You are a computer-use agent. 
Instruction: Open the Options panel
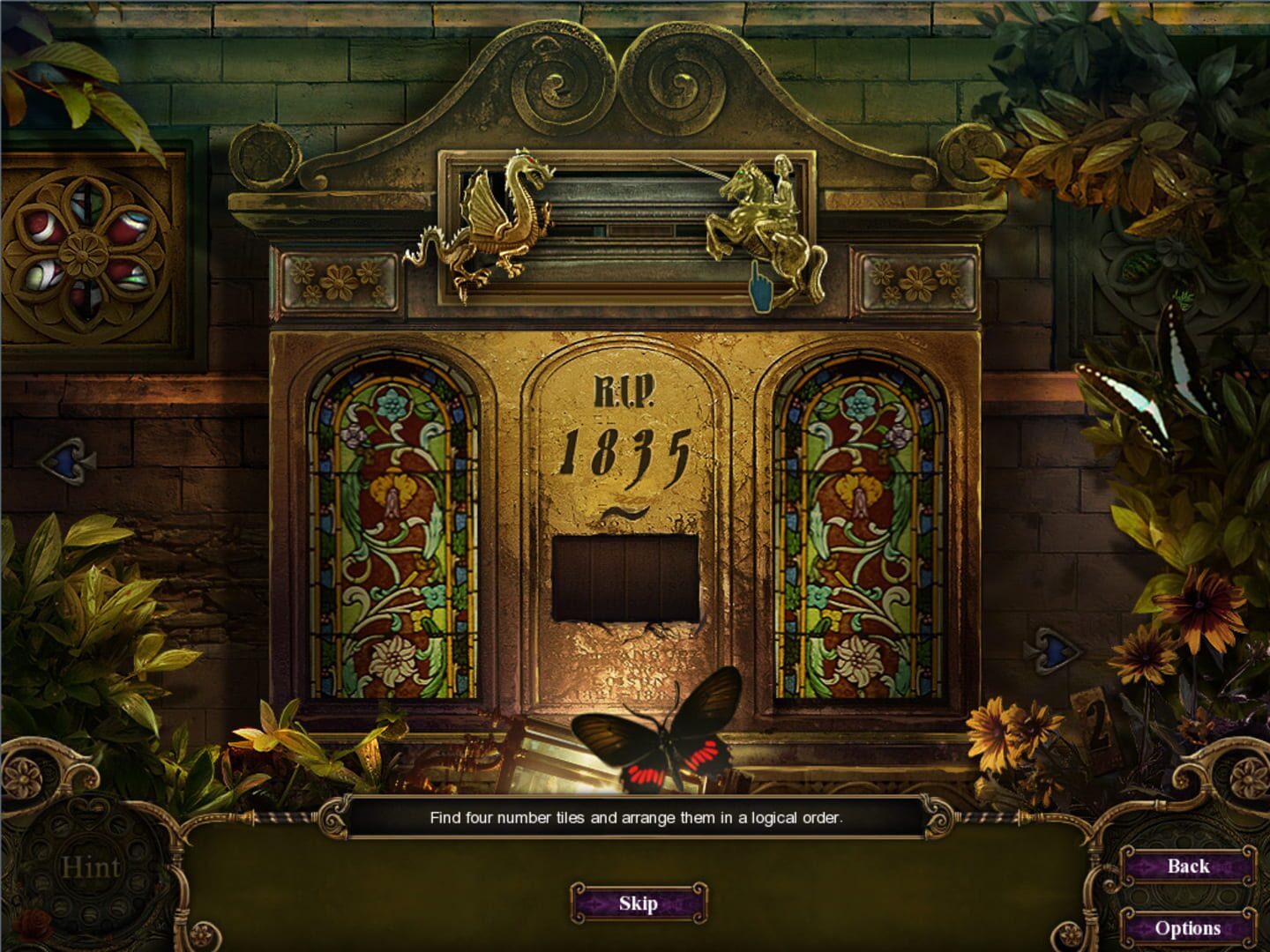pos(1190,927)
